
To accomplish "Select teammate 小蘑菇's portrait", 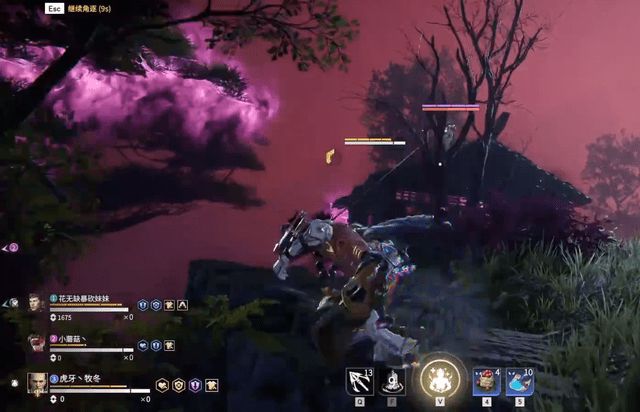I will click(36, 343).
